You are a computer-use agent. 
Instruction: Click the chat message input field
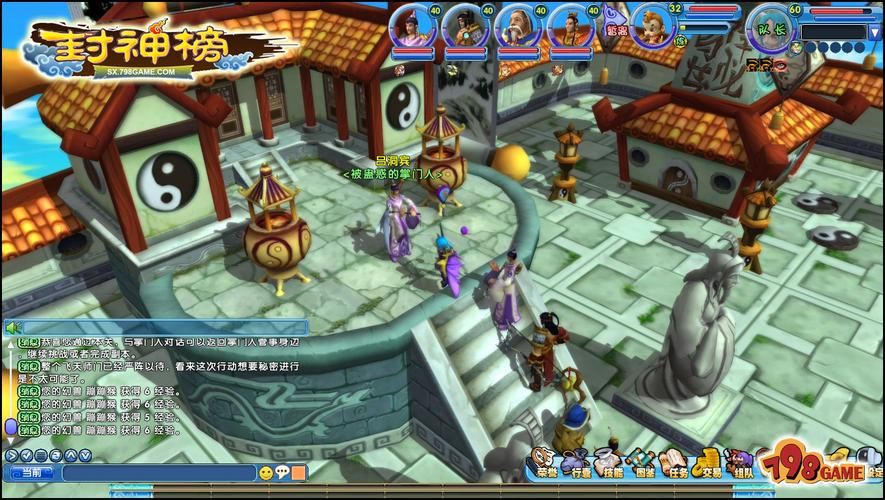pos(160,473)
